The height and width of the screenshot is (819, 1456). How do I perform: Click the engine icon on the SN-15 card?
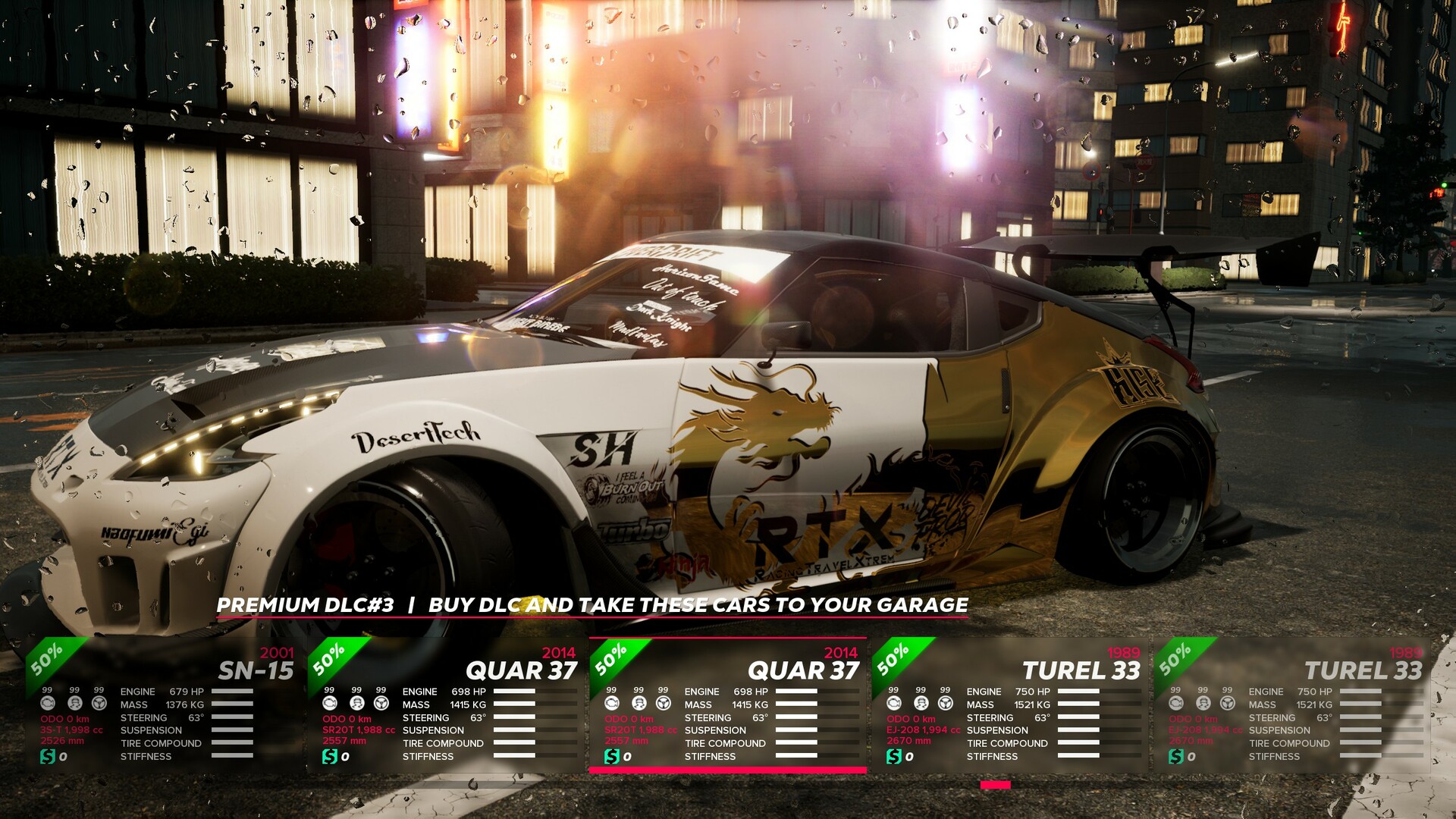point(48,704)
